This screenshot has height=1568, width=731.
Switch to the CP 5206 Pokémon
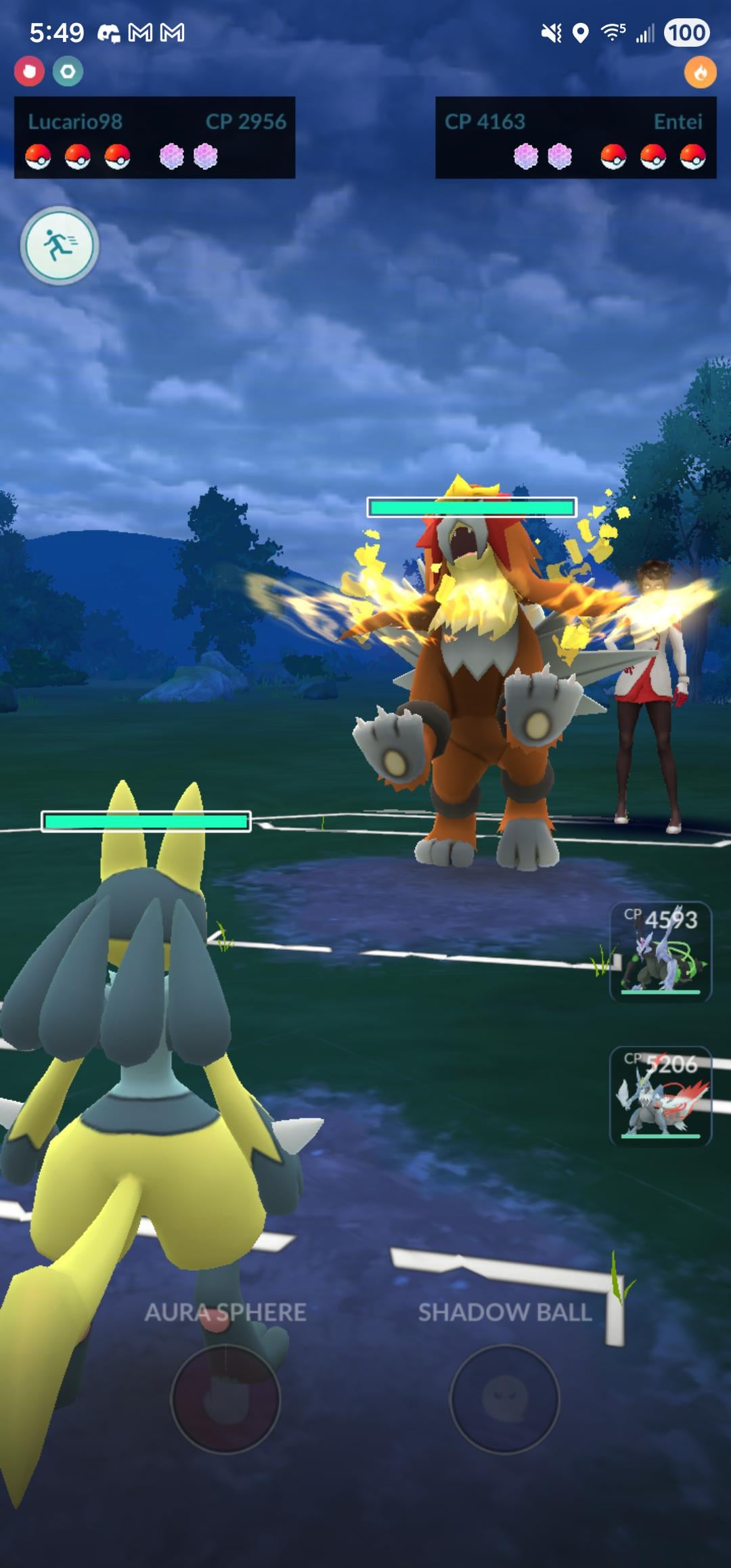660,1096
